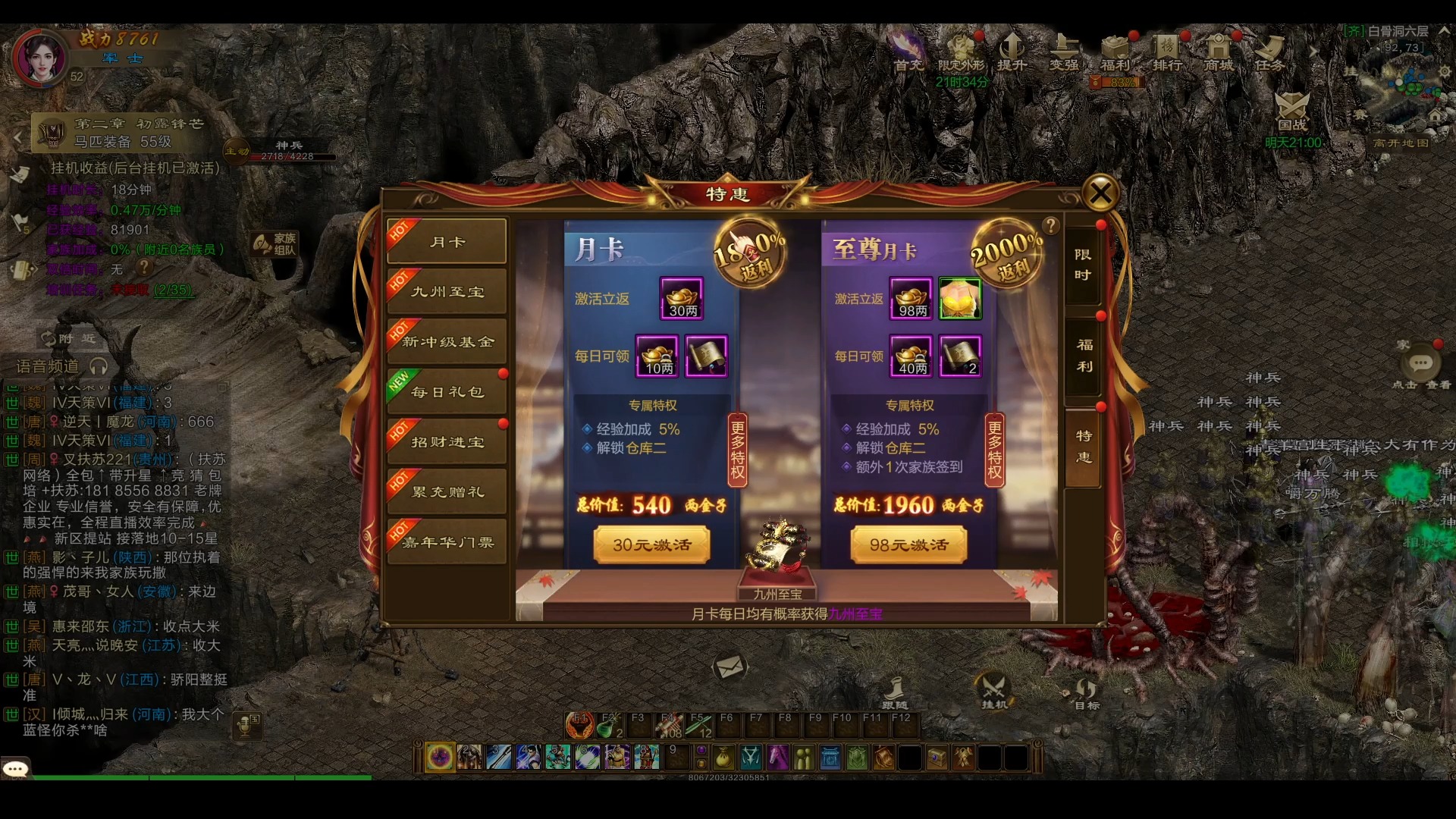This screenshot has width=1456, height=819.
Task: Open the 排行 ranking icon
Action: [x=1167, y=52]
